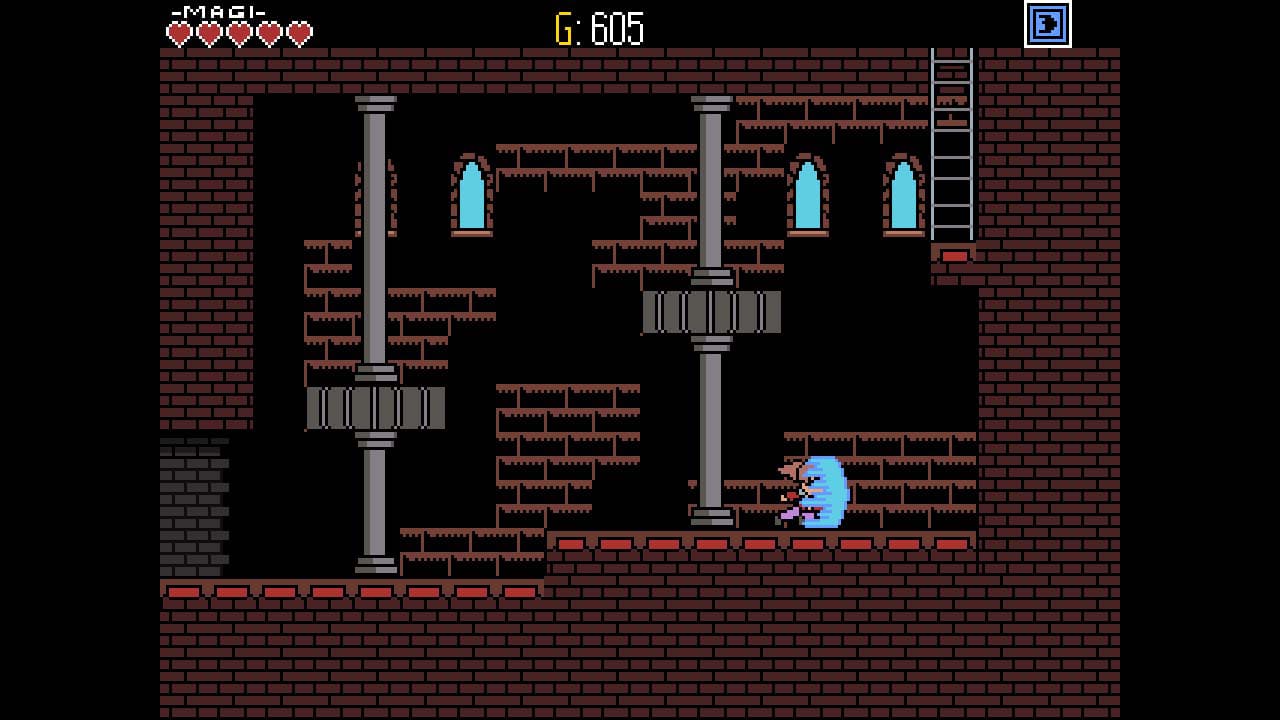Viewport: 1280px width, 720px height.
Task: Click the first heart in the MAGI meter
Action: pyautogui.click(x=180, y=31)
